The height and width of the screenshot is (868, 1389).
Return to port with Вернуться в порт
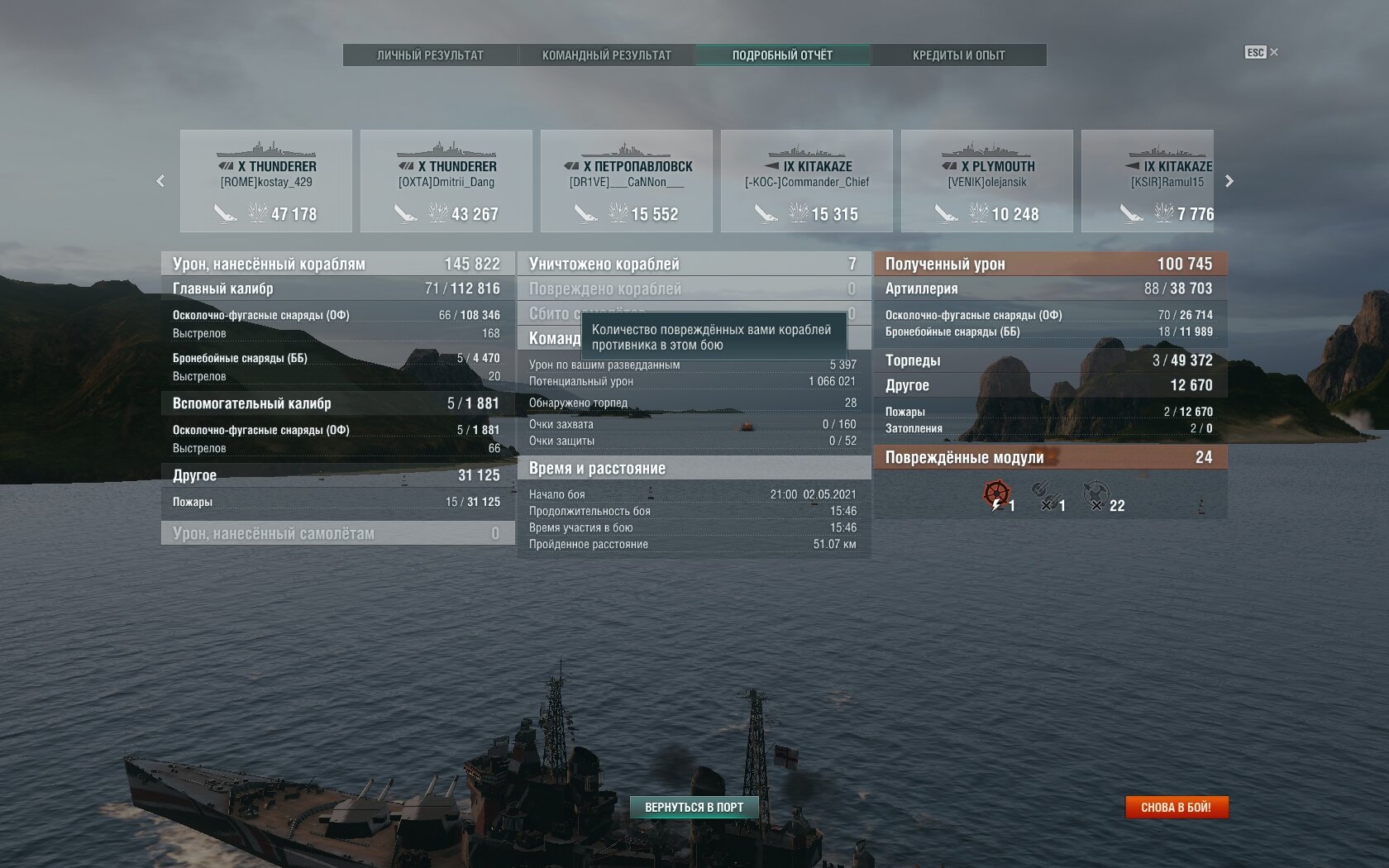point(694,807)
